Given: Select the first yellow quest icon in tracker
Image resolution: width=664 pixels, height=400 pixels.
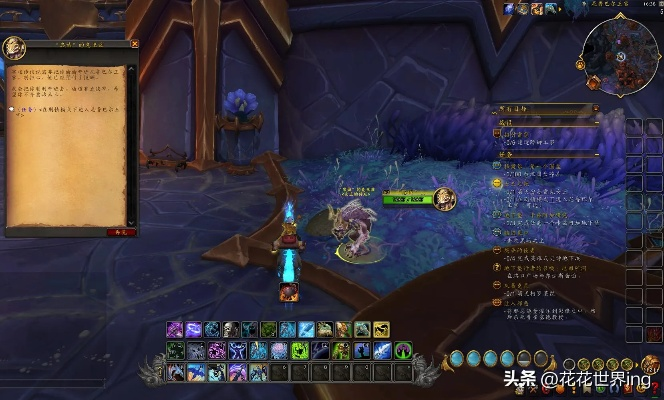Looking at the screenshot, I should (x=497, y=183).
